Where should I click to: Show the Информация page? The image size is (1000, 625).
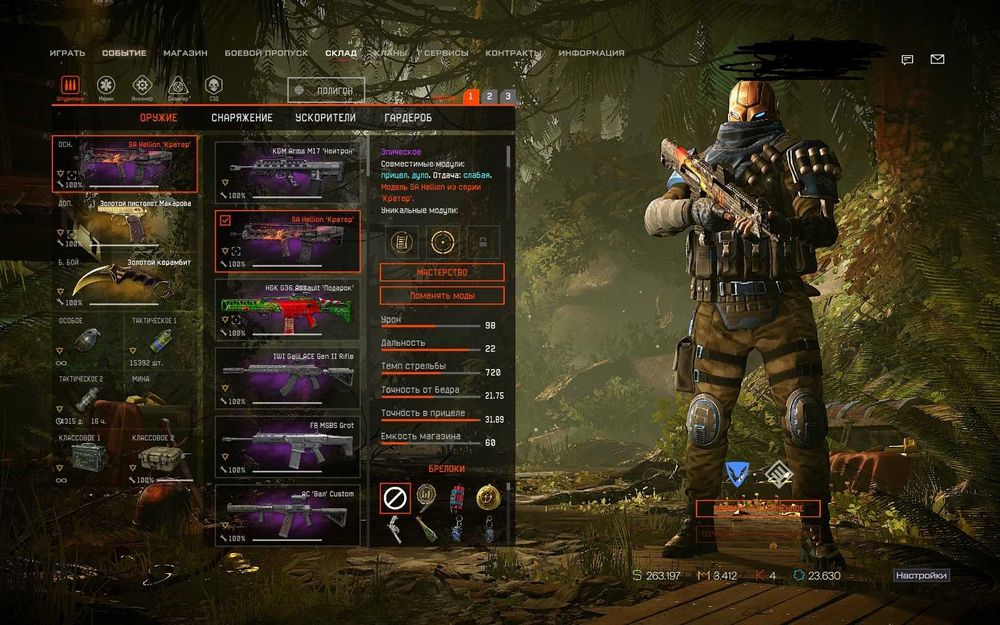point(591,53)
